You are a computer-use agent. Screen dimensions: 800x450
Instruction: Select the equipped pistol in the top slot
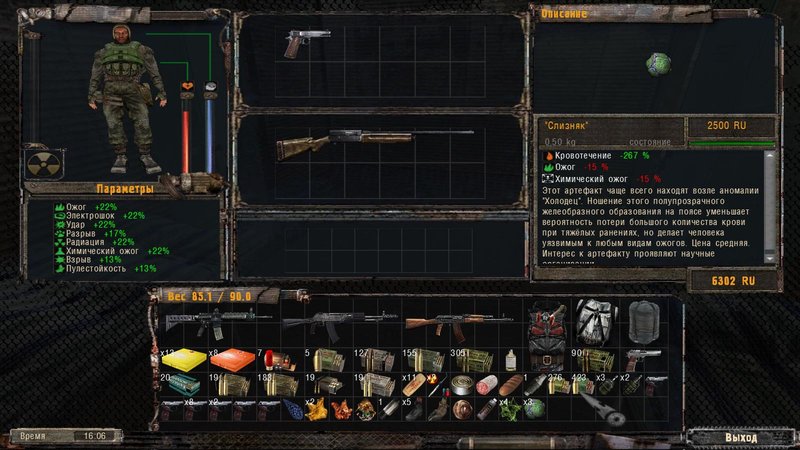pos(301,42)
